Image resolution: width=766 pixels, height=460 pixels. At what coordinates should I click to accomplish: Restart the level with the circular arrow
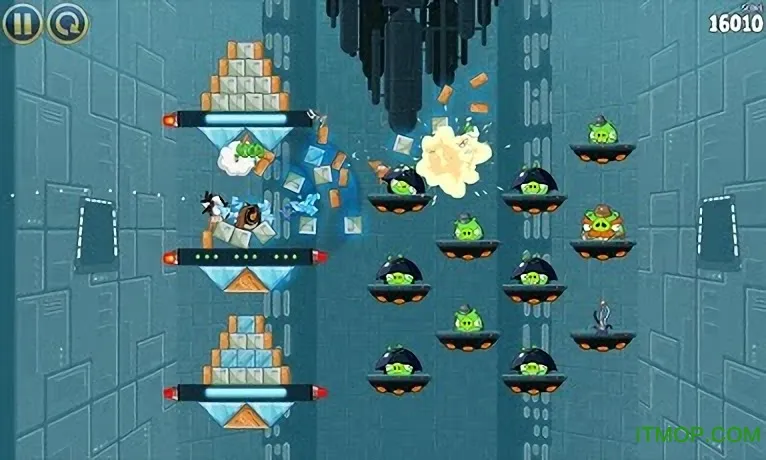click(x=68, y=22)
